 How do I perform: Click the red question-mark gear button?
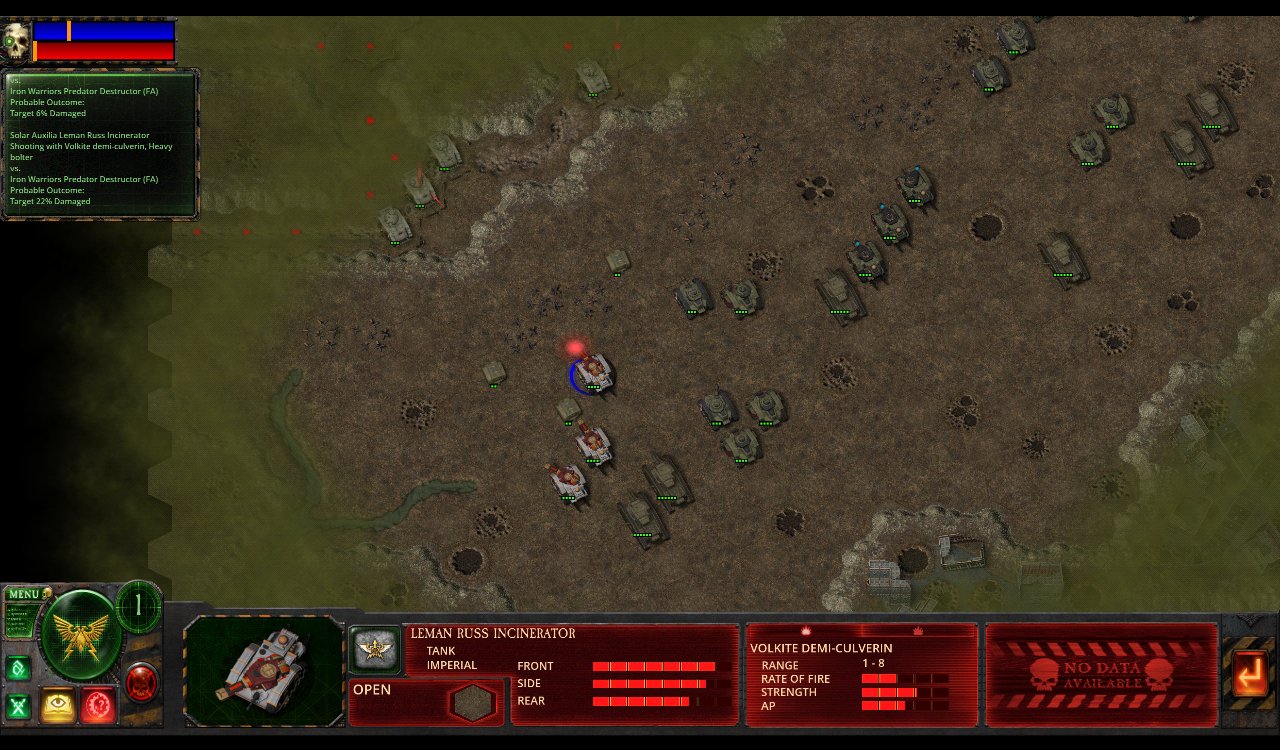(x=99, y=705)
